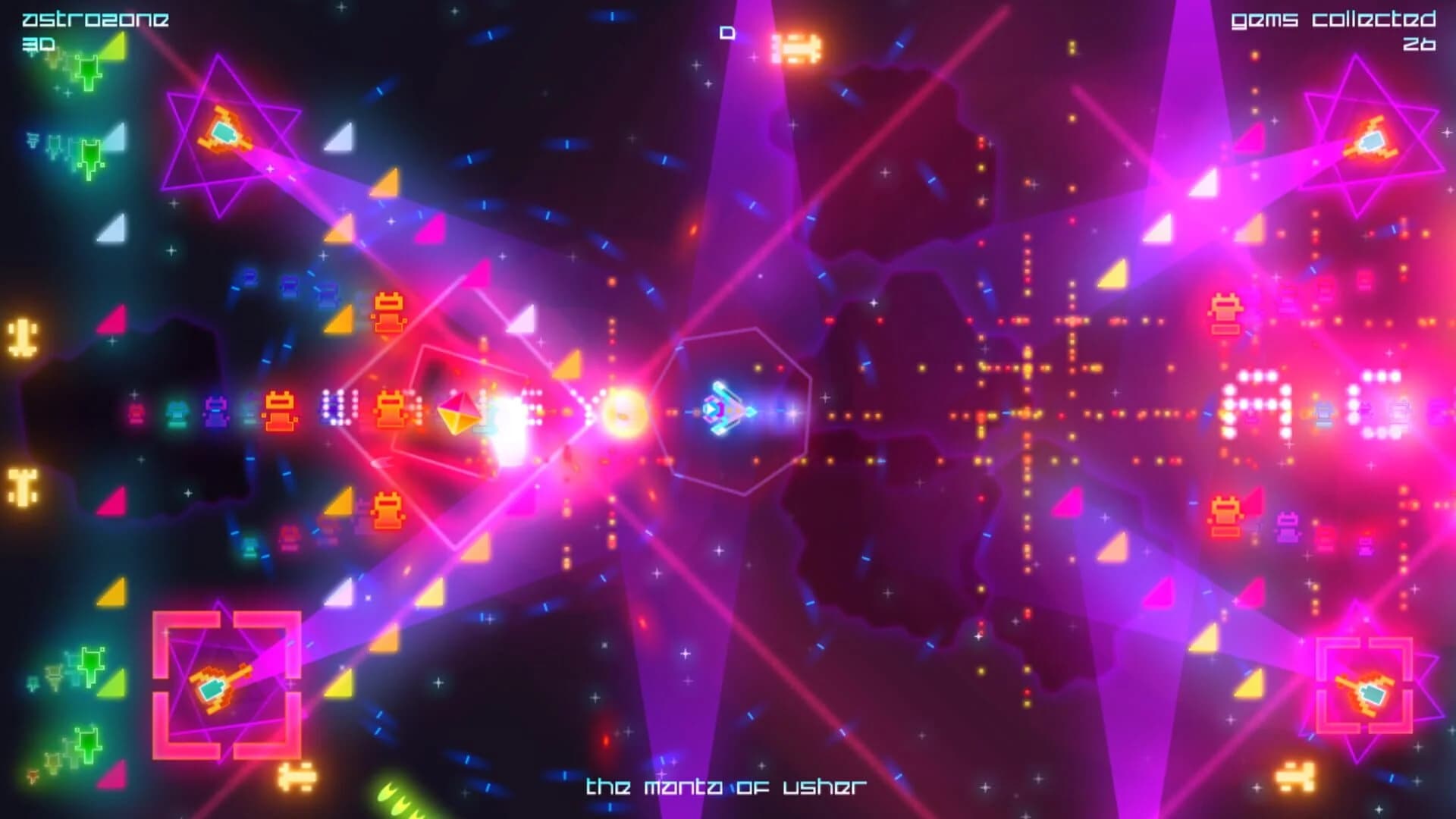1456x819 pixels.
Task: Click the gems counter reading 28
Action: click(x=1421, y=45)
